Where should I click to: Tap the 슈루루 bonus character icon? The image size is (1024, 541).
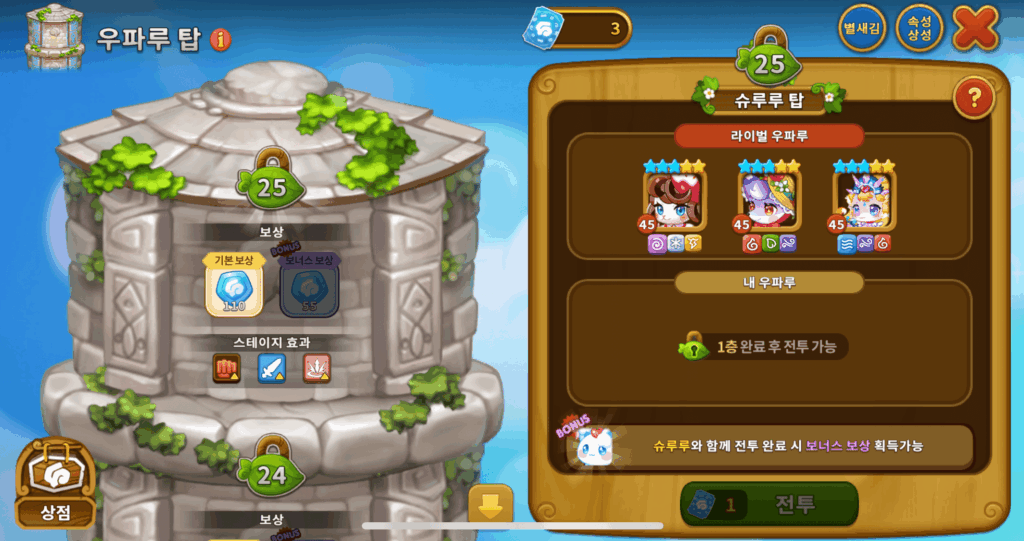click(596, 446)
